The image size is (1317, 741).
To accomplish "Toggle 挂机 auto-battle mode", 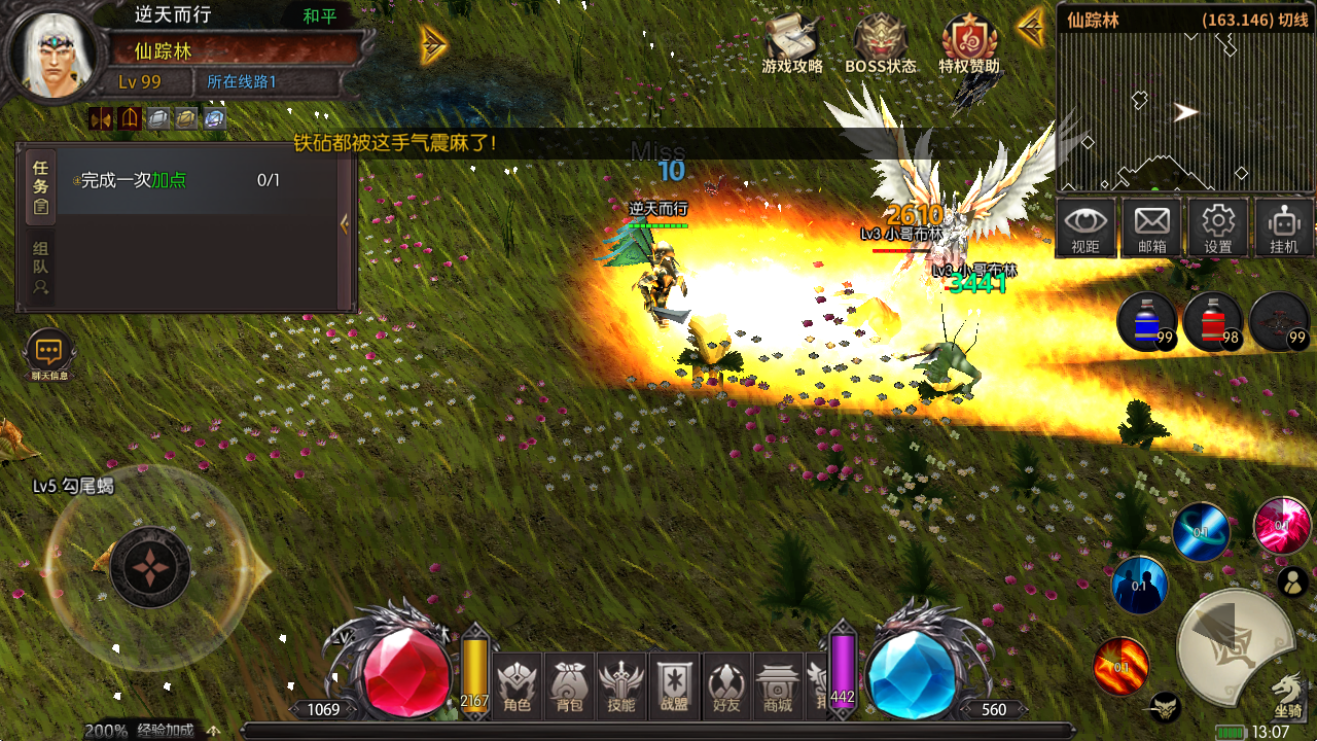I will click(1283, 227).
